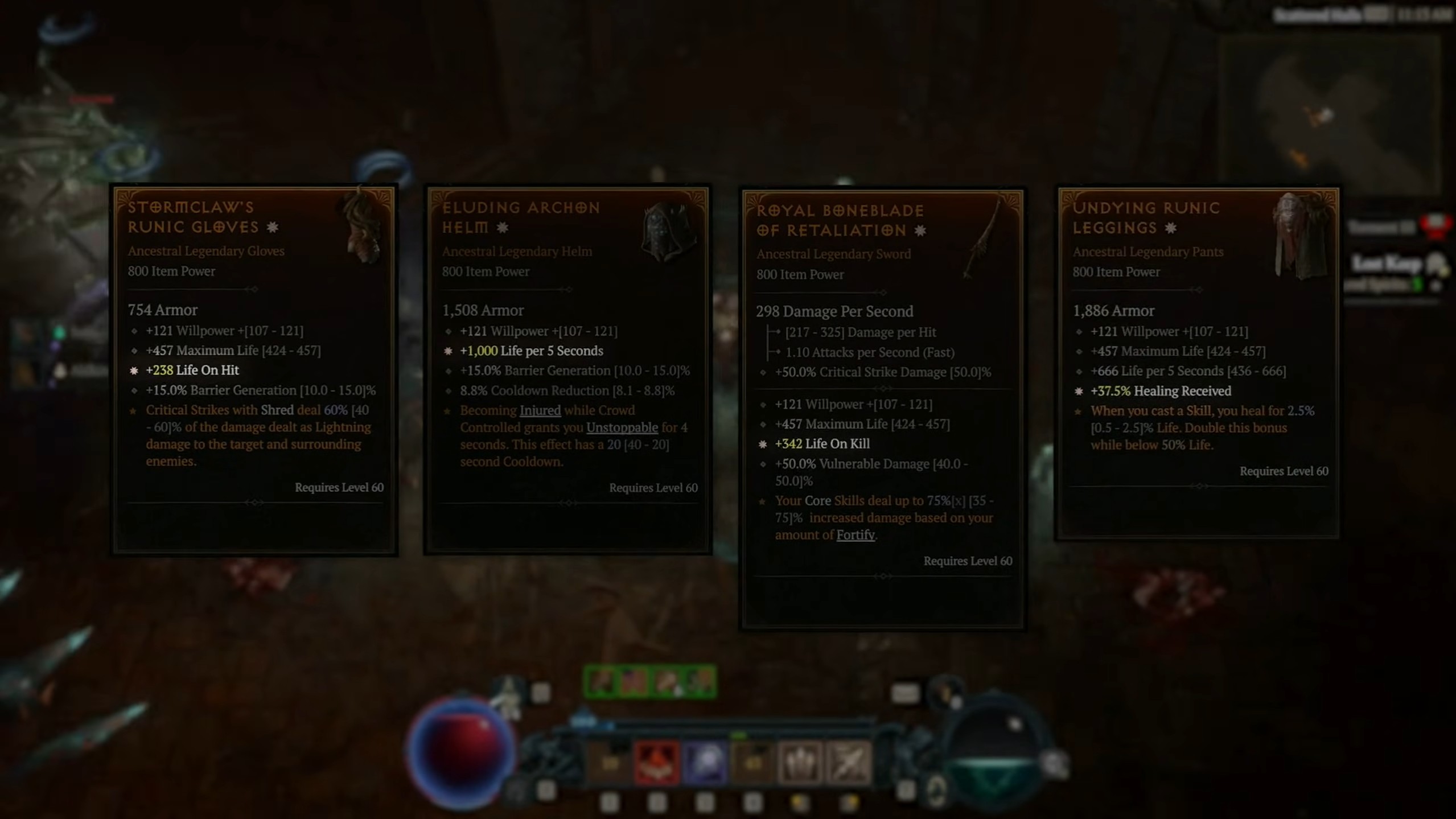Activate the diagonal slash skill icon
This screenshot has height=819, width=1456.
tap(848, 763)
